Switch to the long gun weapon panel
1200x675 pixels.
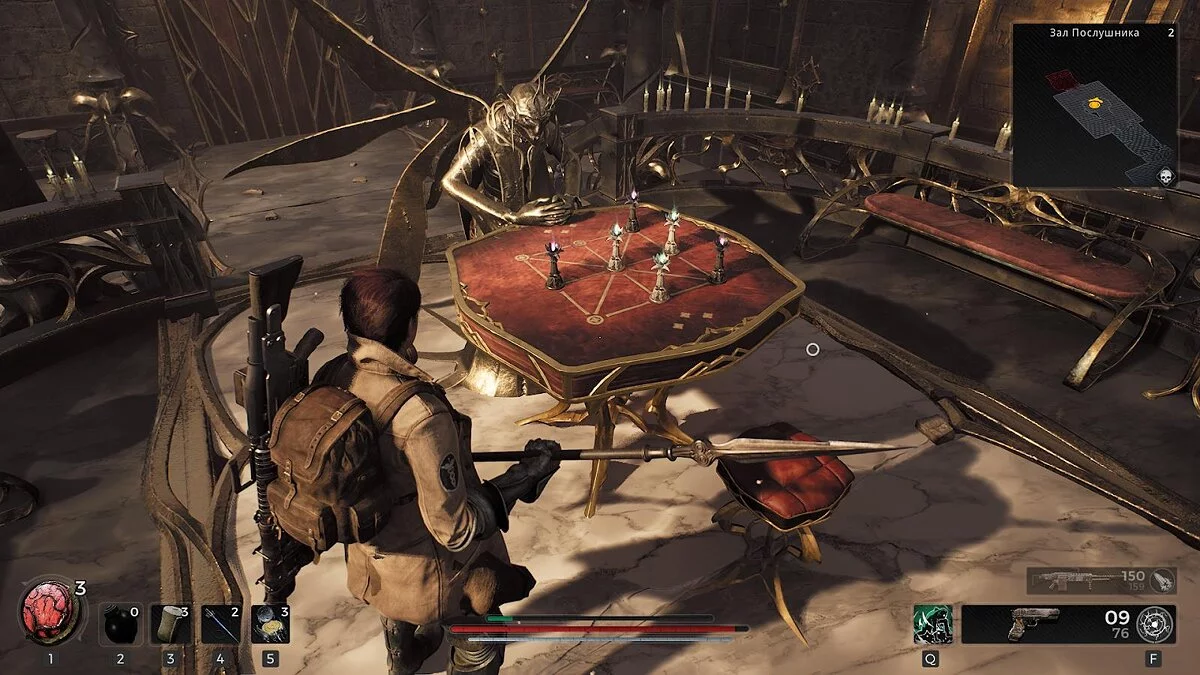coord(1085,581)
